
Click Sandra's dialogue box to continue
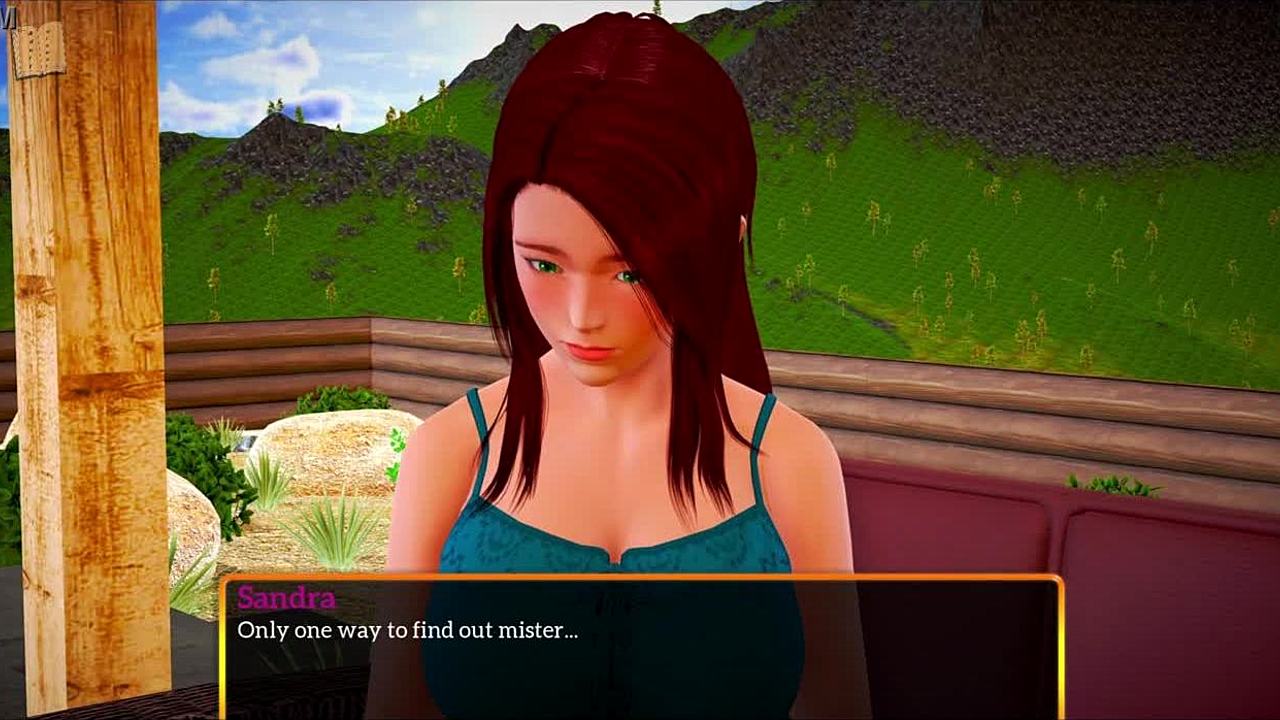[x=640, y=647]
